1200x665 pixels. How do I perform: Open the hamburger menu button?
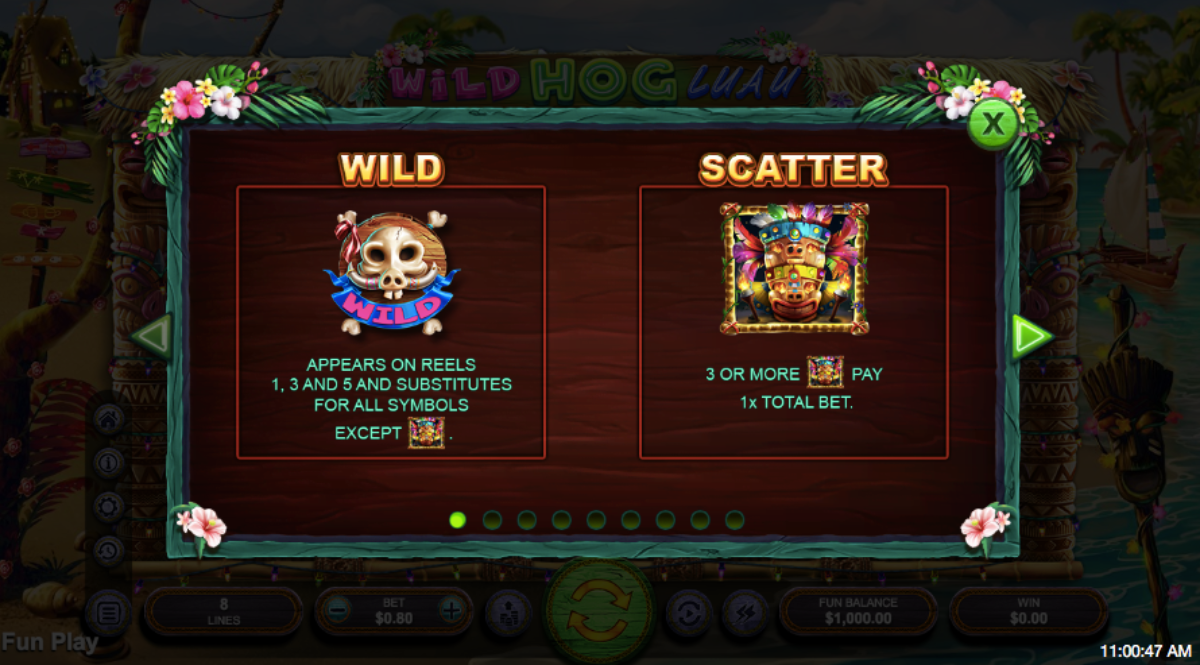click(108, 612)
